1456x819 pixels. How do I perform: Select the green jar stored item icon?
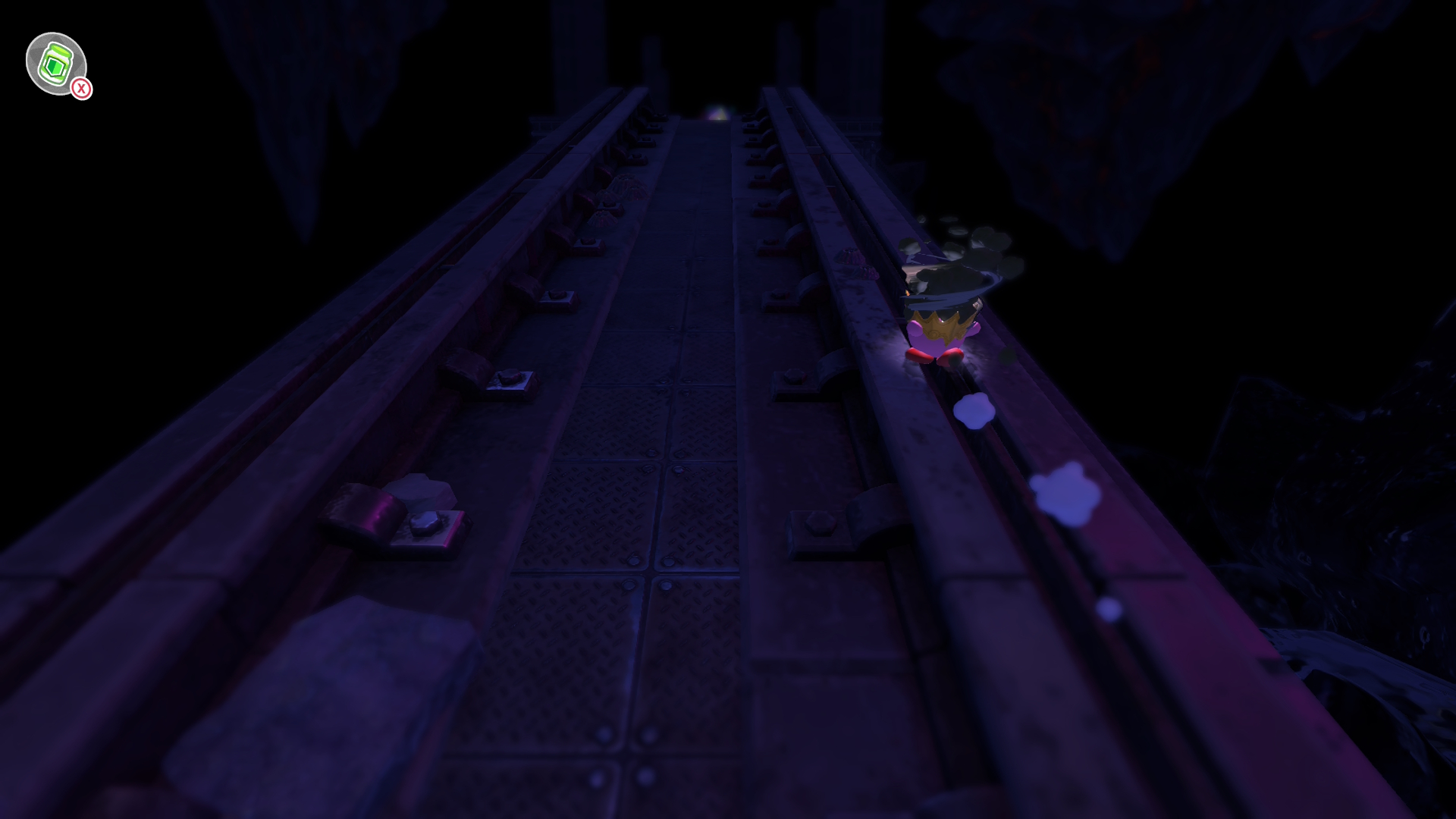[55, 64]
